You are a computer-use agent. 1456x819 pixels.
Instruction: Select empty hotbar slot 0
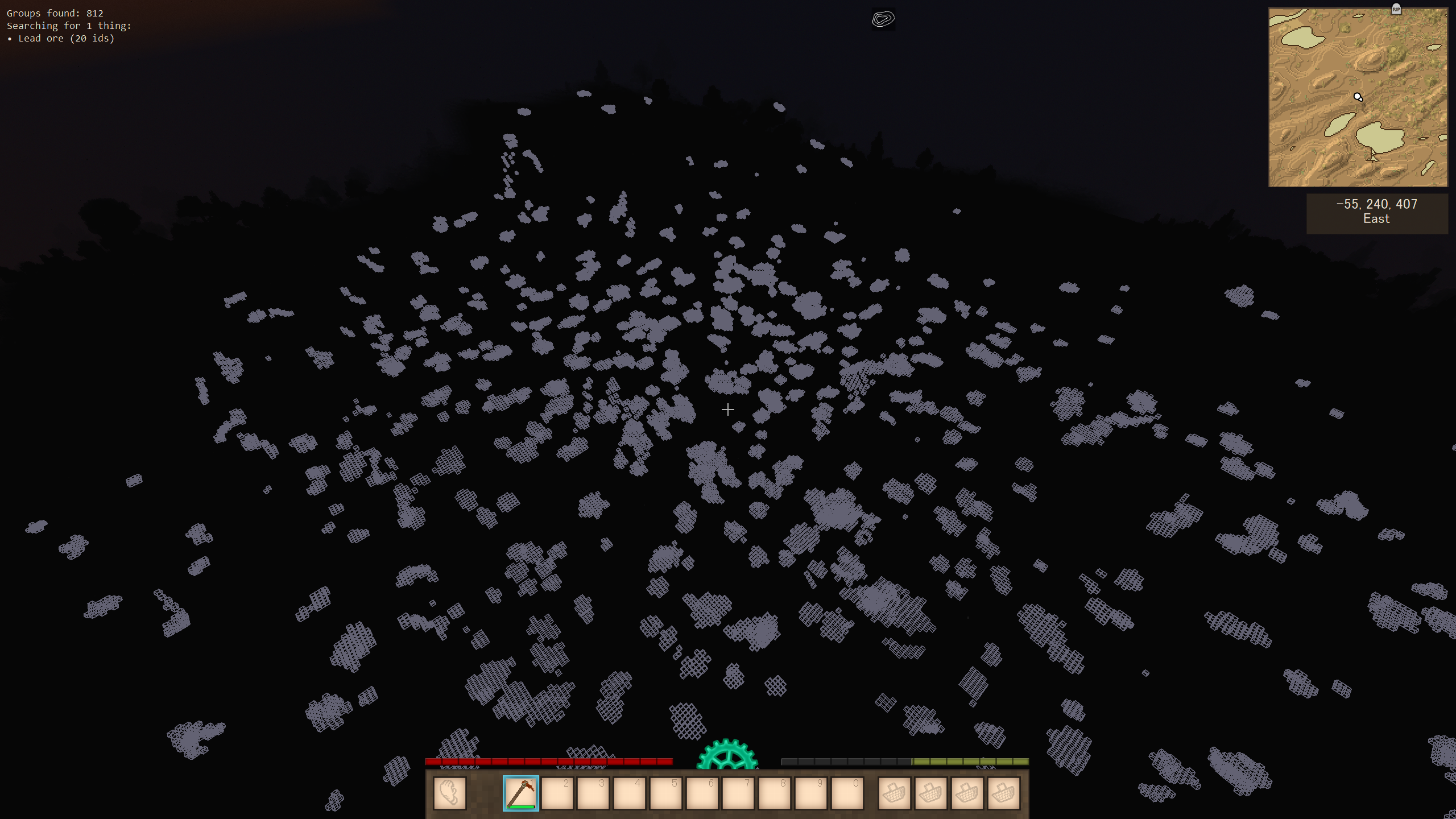(x=847, y=793)
